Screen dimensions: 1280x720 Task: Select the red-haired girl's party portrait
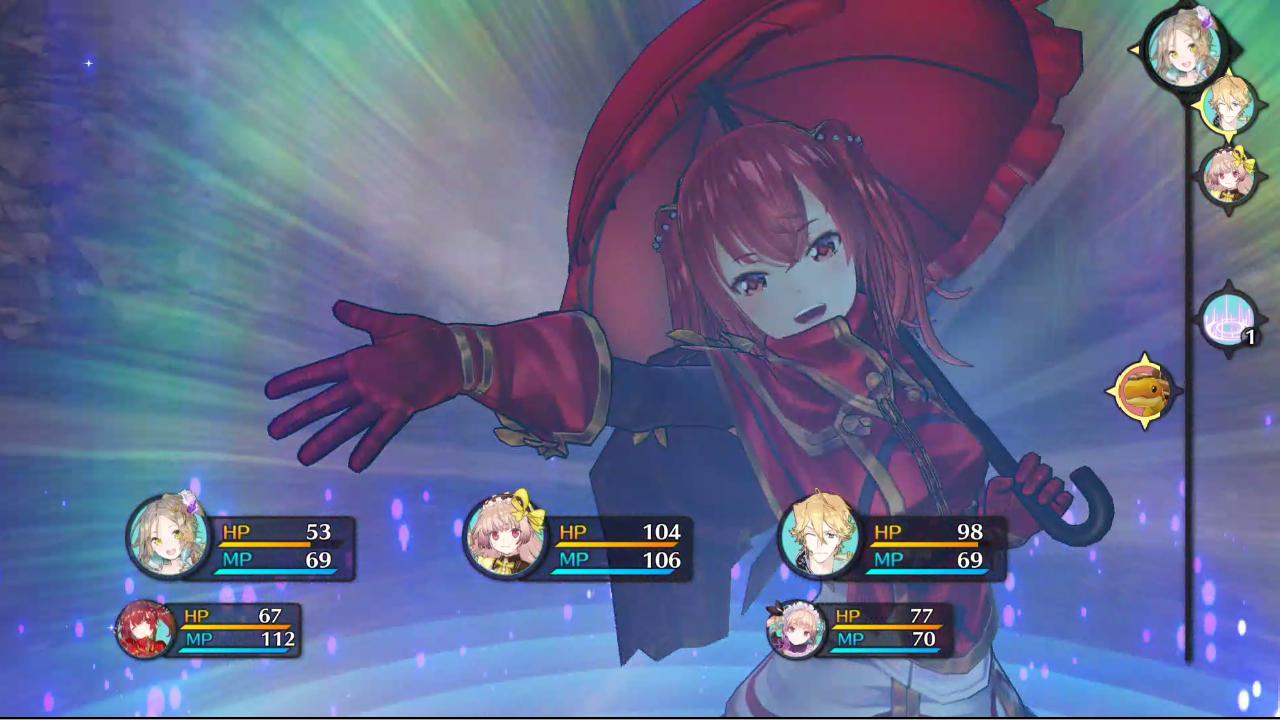coord(146,630)
